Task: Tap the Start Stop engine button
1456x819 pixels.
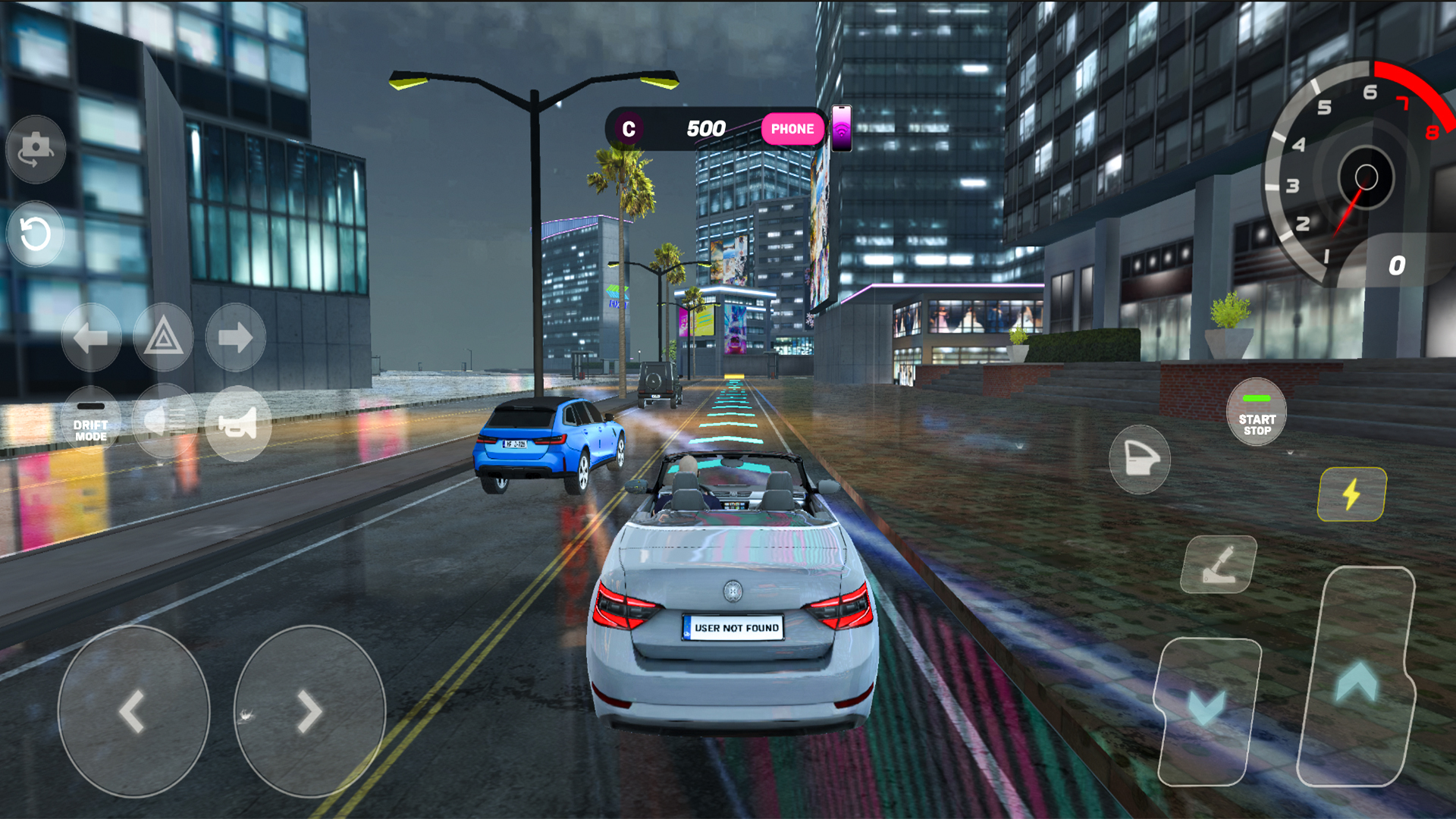Action: pyautogui.click(x=1257, y=413)
